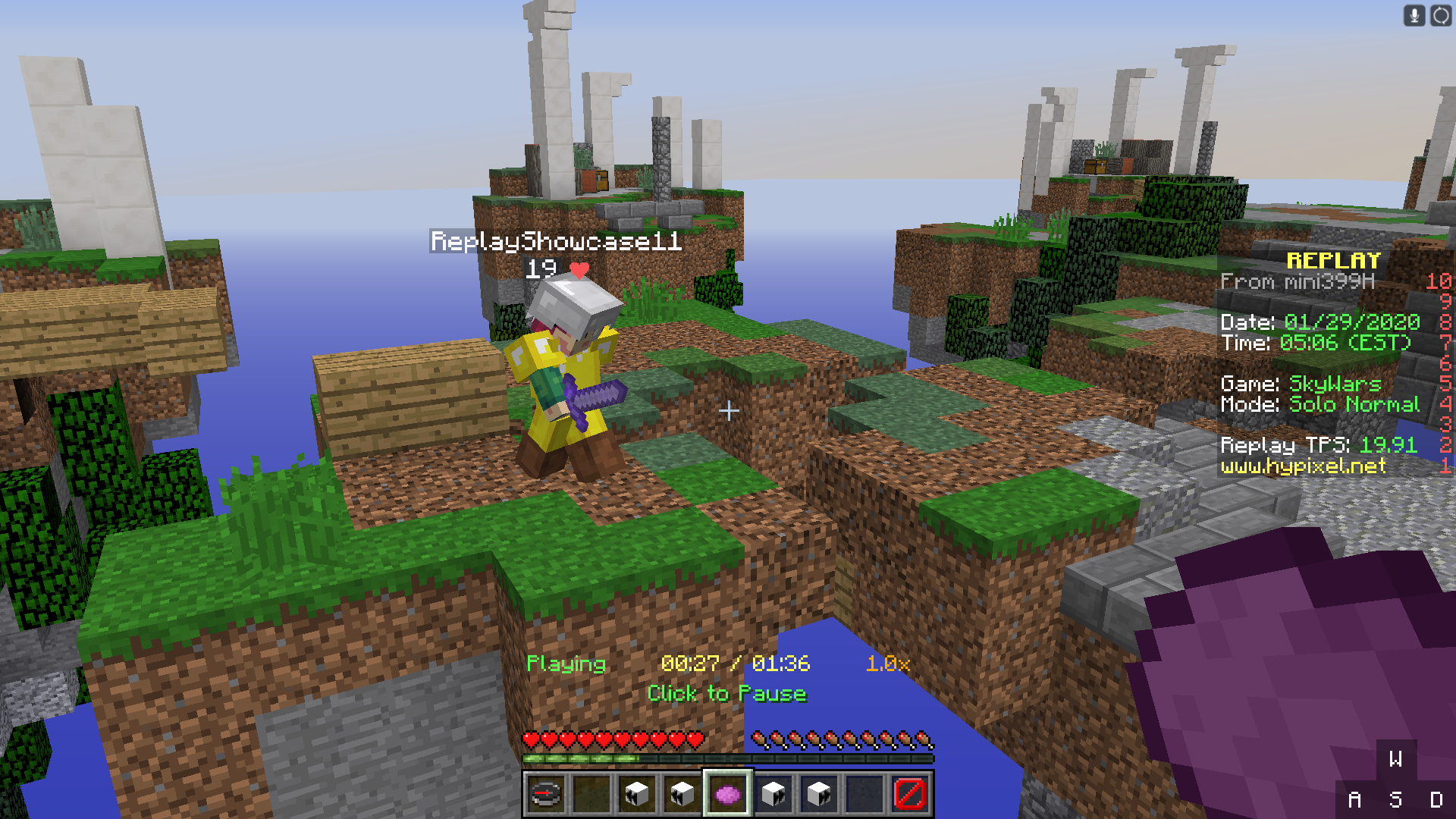The image size is (1456, 819).
Task: Click the red barrier Exit Replay item
Action: pos(910,794)
